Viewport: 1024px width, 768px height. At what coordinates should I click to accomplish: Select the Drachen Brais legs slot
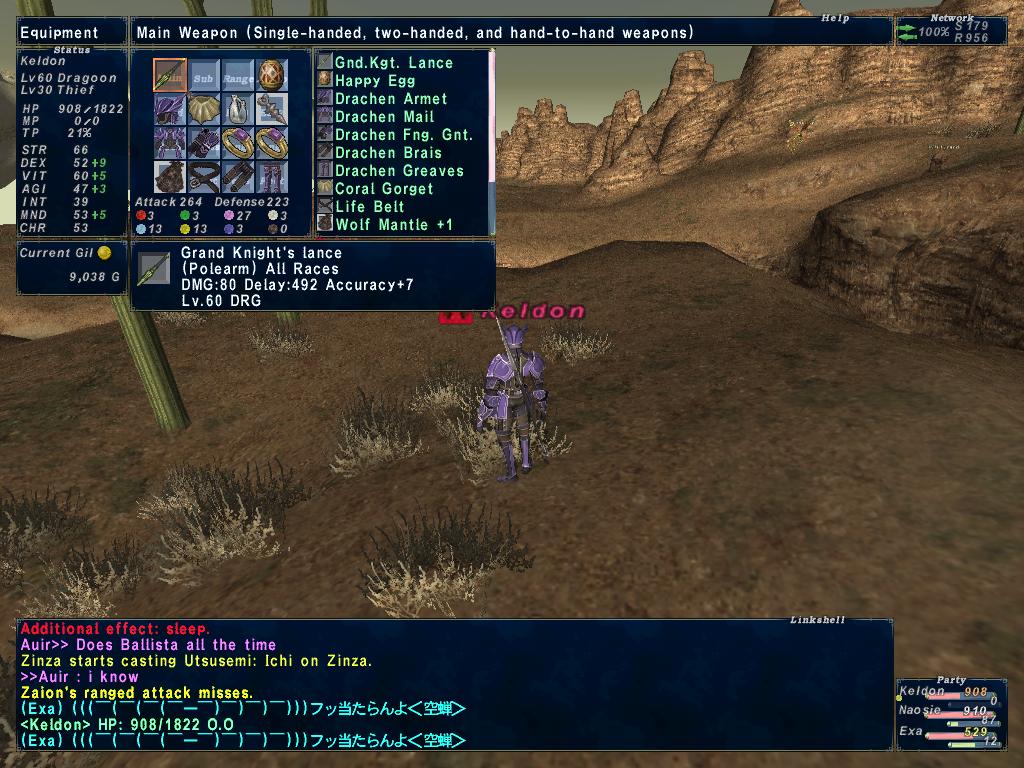238,177
